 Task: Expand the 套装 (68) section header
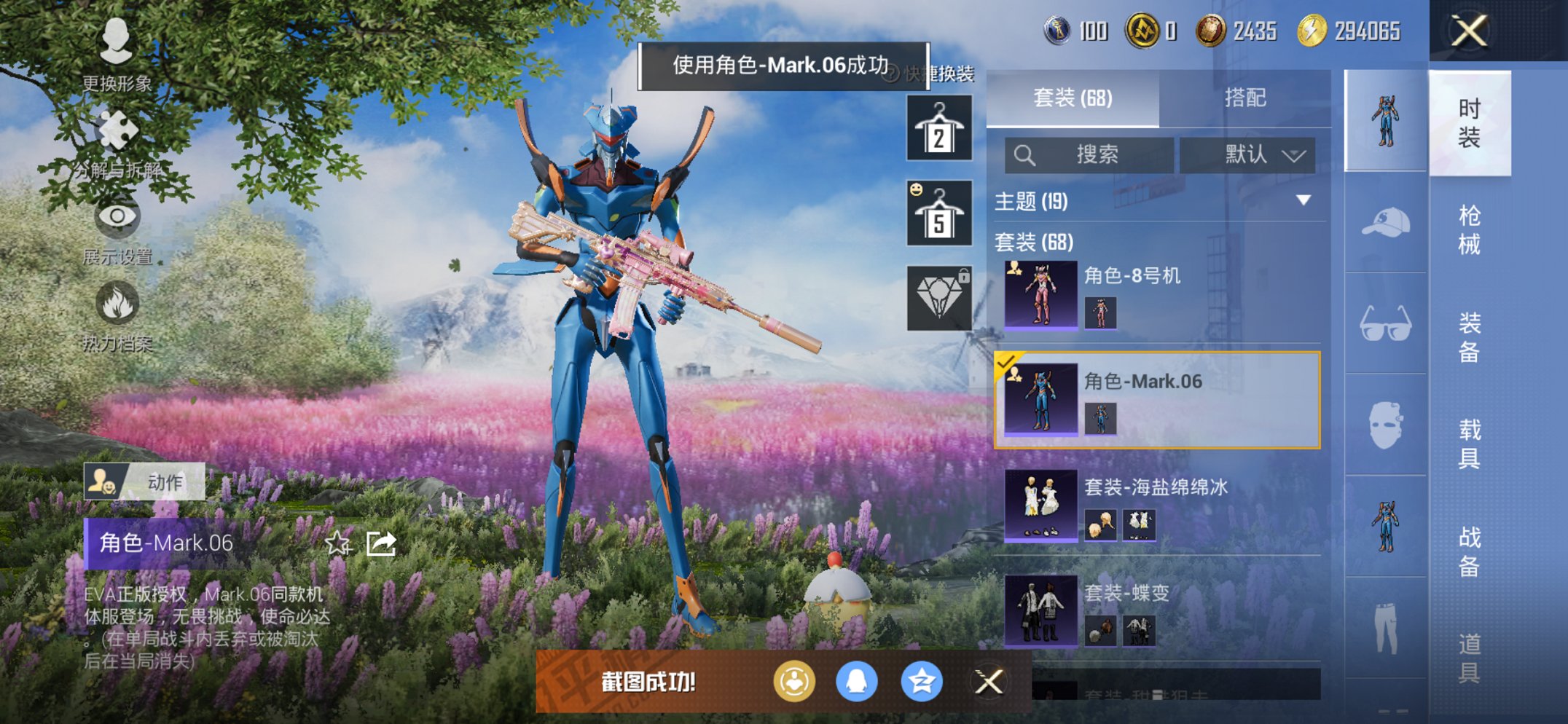[1035, 243]
